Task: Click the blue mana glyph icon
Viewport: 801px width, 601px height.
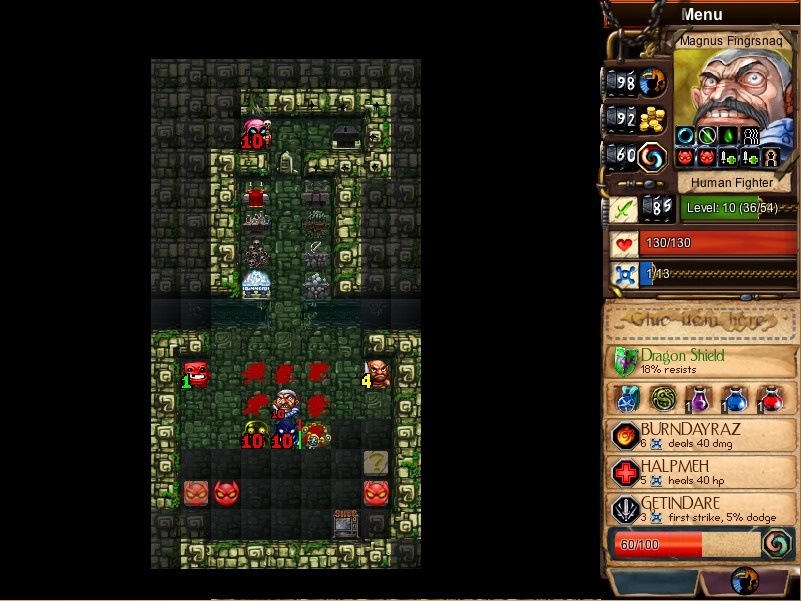Action: tap(625, 275)
